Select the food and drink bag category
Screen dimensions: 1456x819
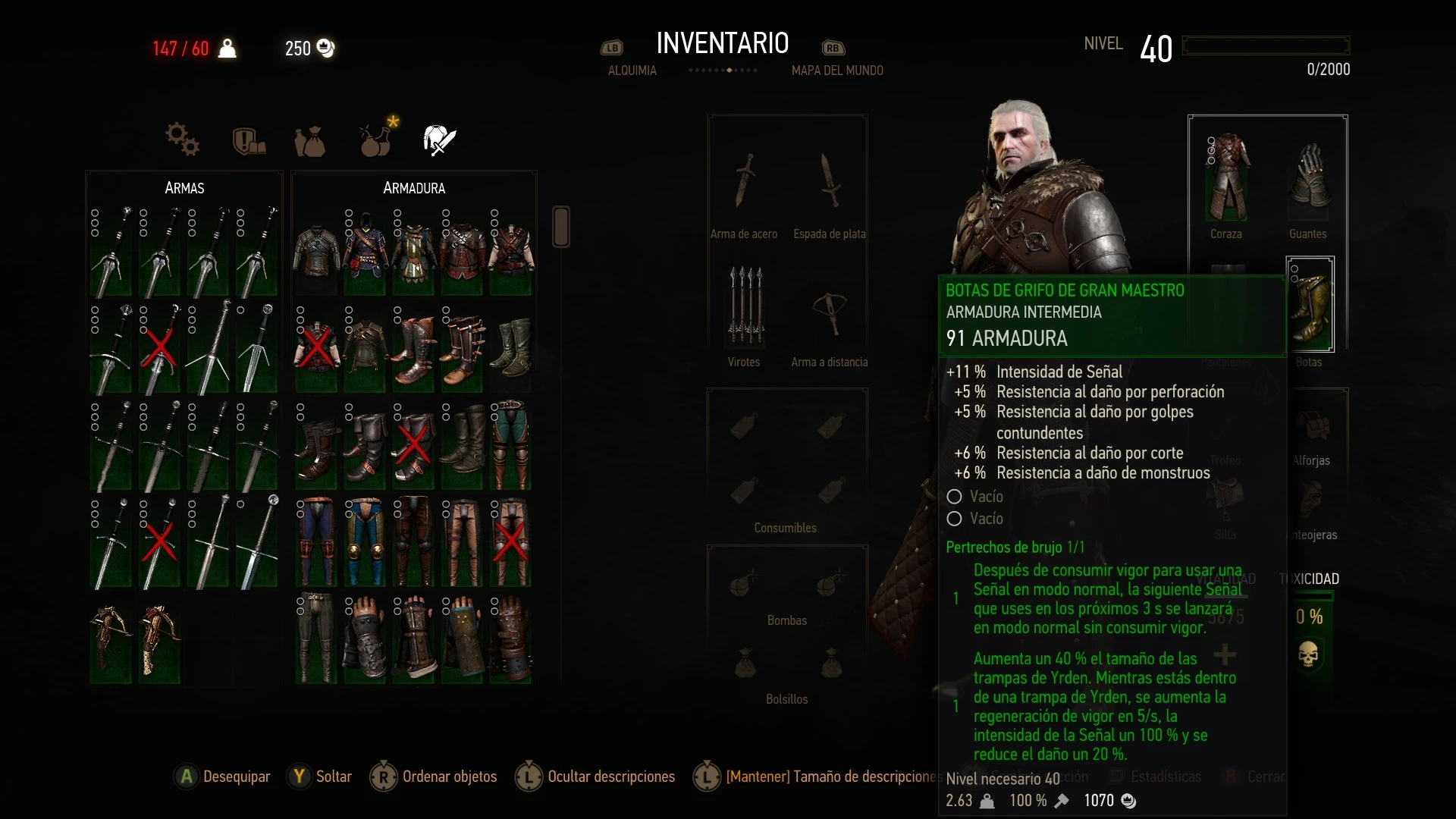(310, 141)
